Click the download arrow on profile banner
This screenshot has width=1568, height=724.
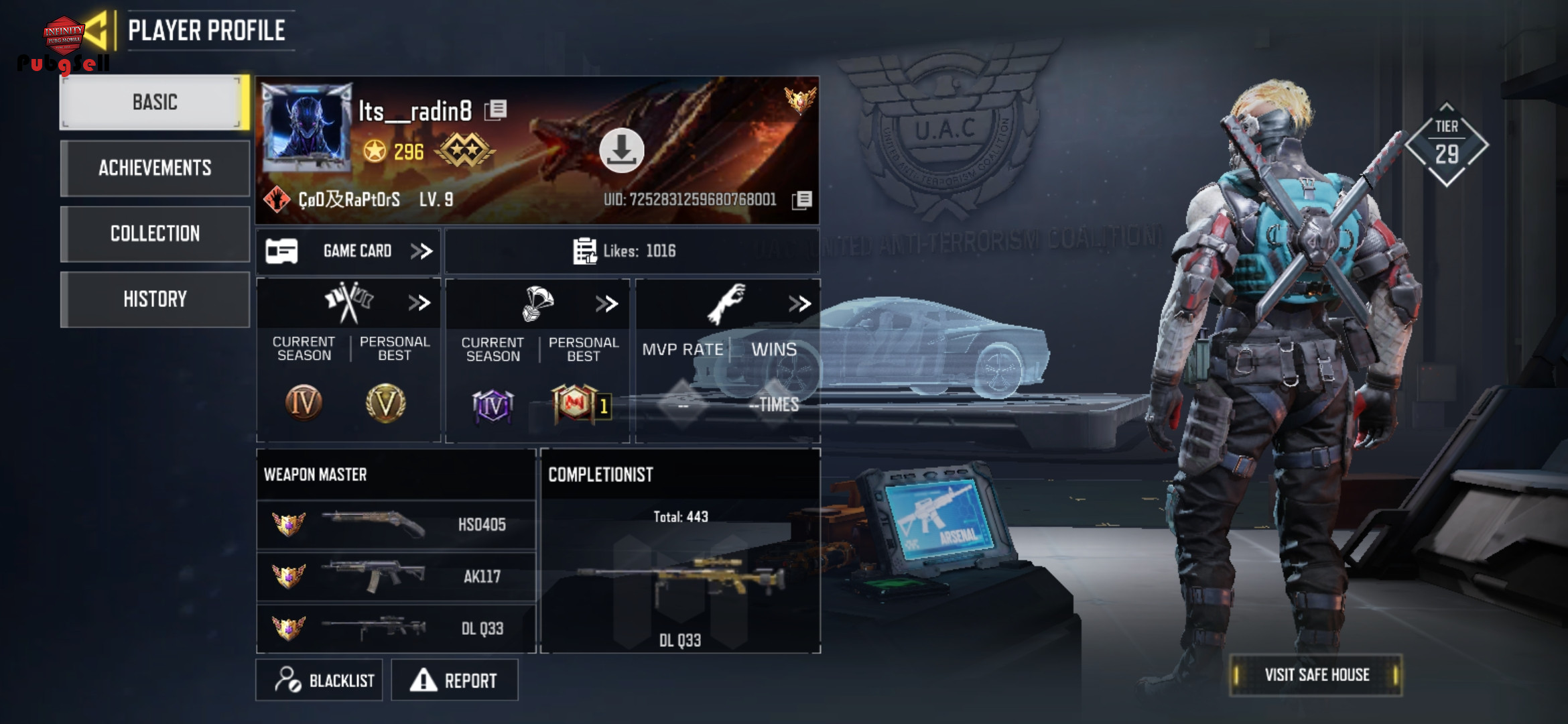(621, 150)
